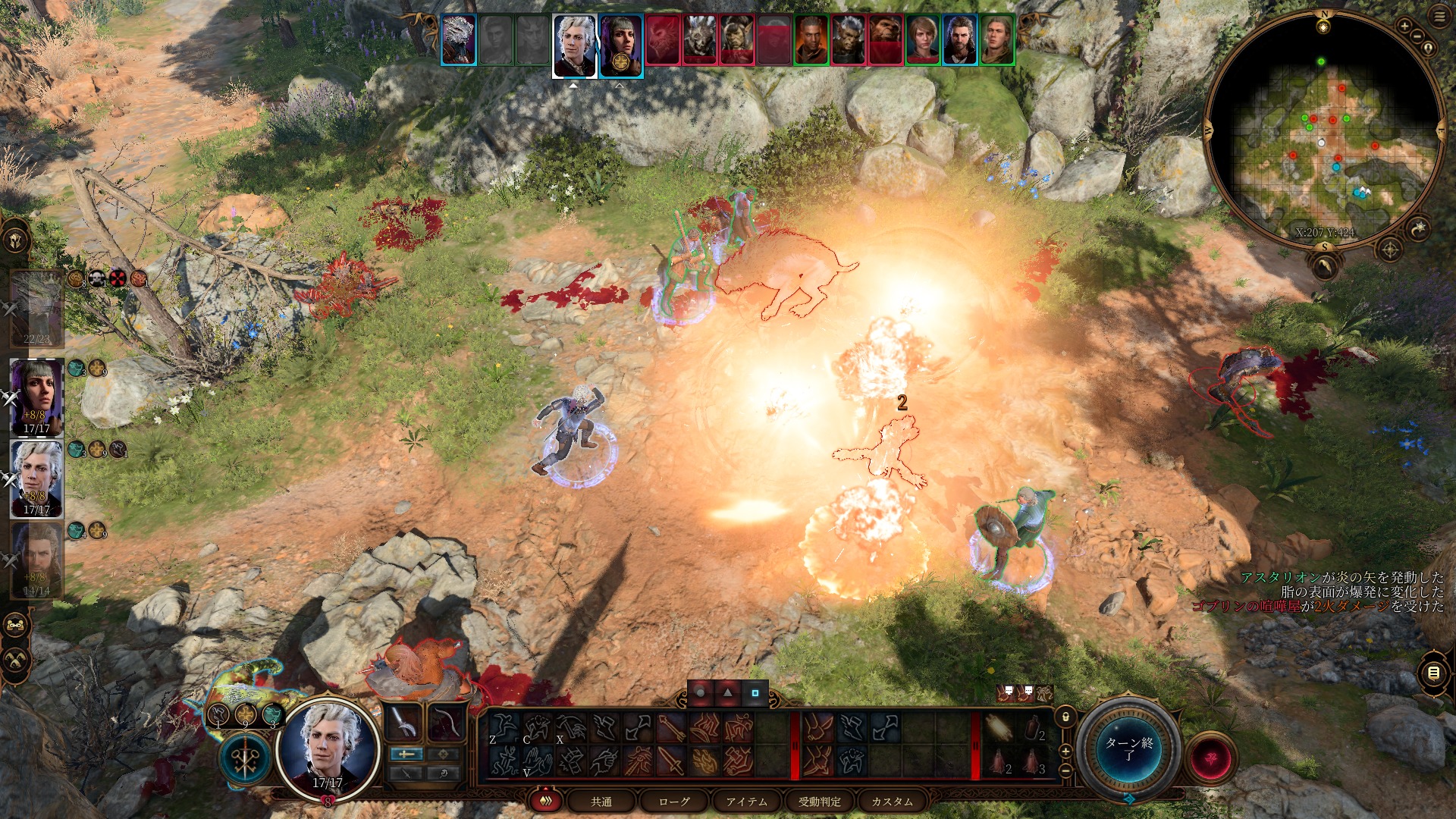The width and height of the screenshot is (1456, 819).
Task: Zoom in the minimap with plus button
Action: [x=1404, y=27]
